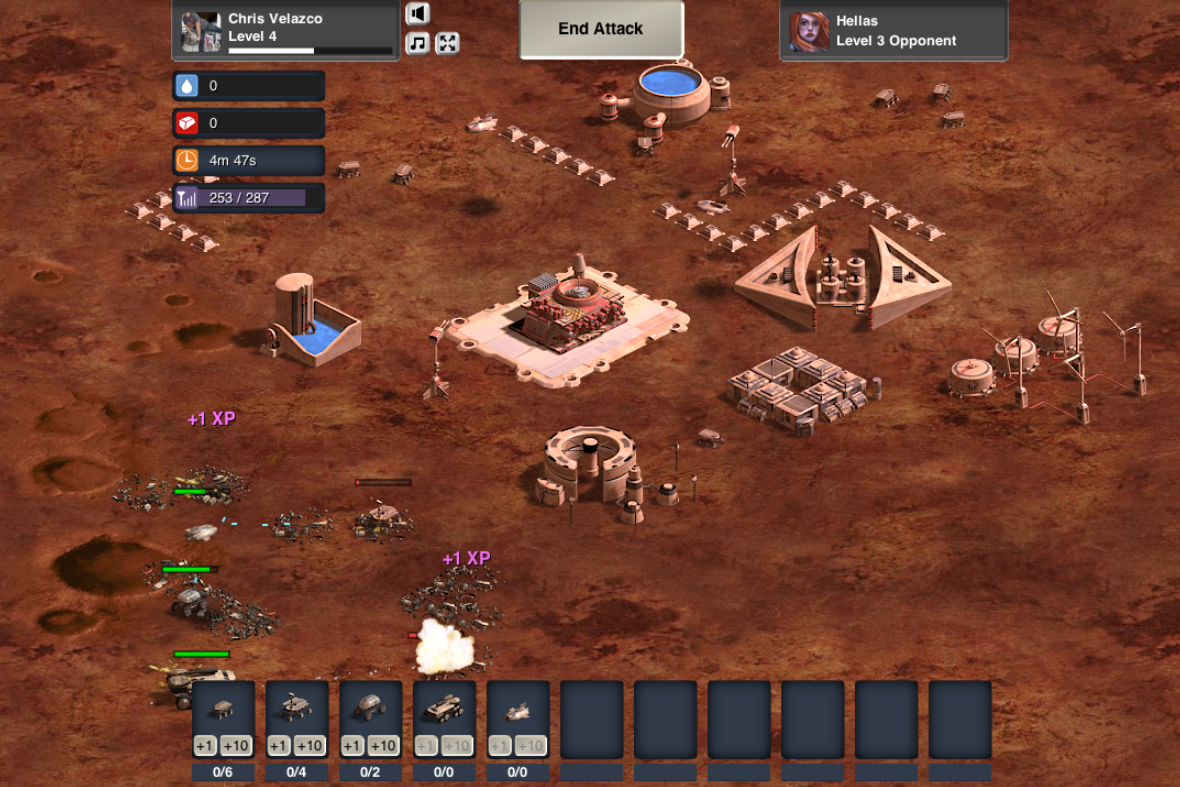Viewport: 1180px width, 787px height.
Task: Add ten mast rovers with +10
Action: point(310,746)
